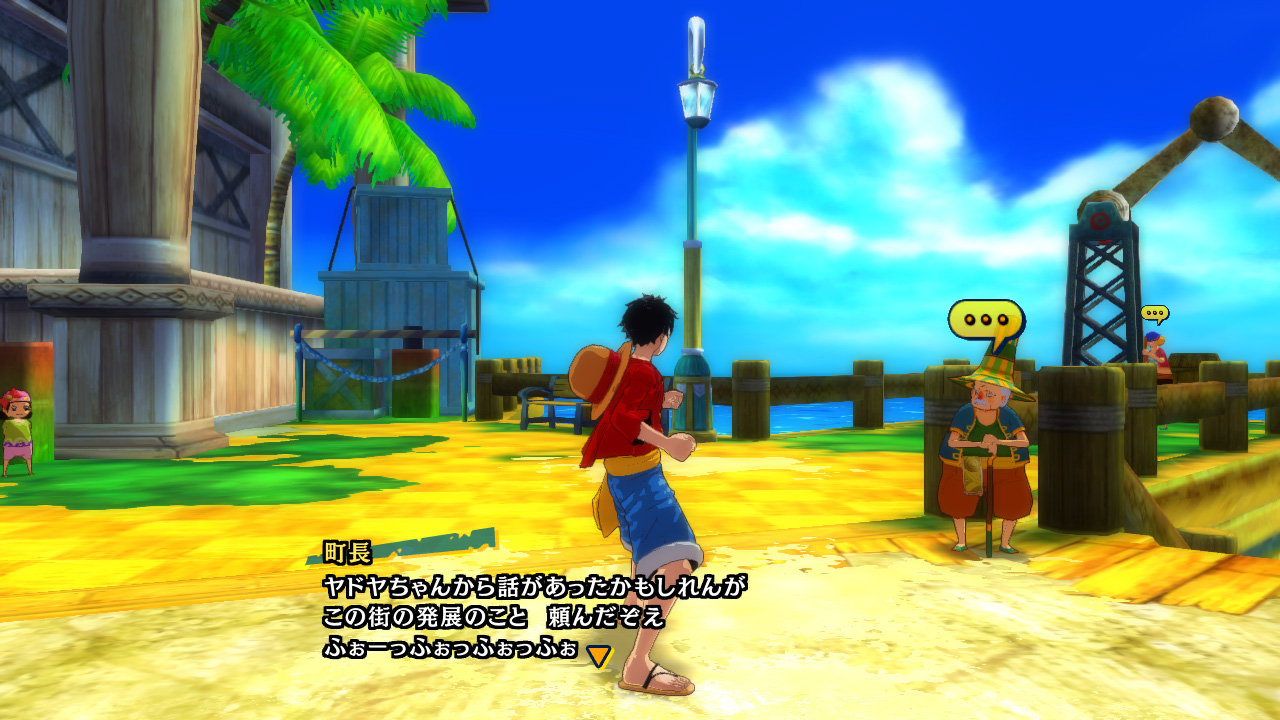
Task: Click Luffy's blue shorts
Action: (648, 510)
